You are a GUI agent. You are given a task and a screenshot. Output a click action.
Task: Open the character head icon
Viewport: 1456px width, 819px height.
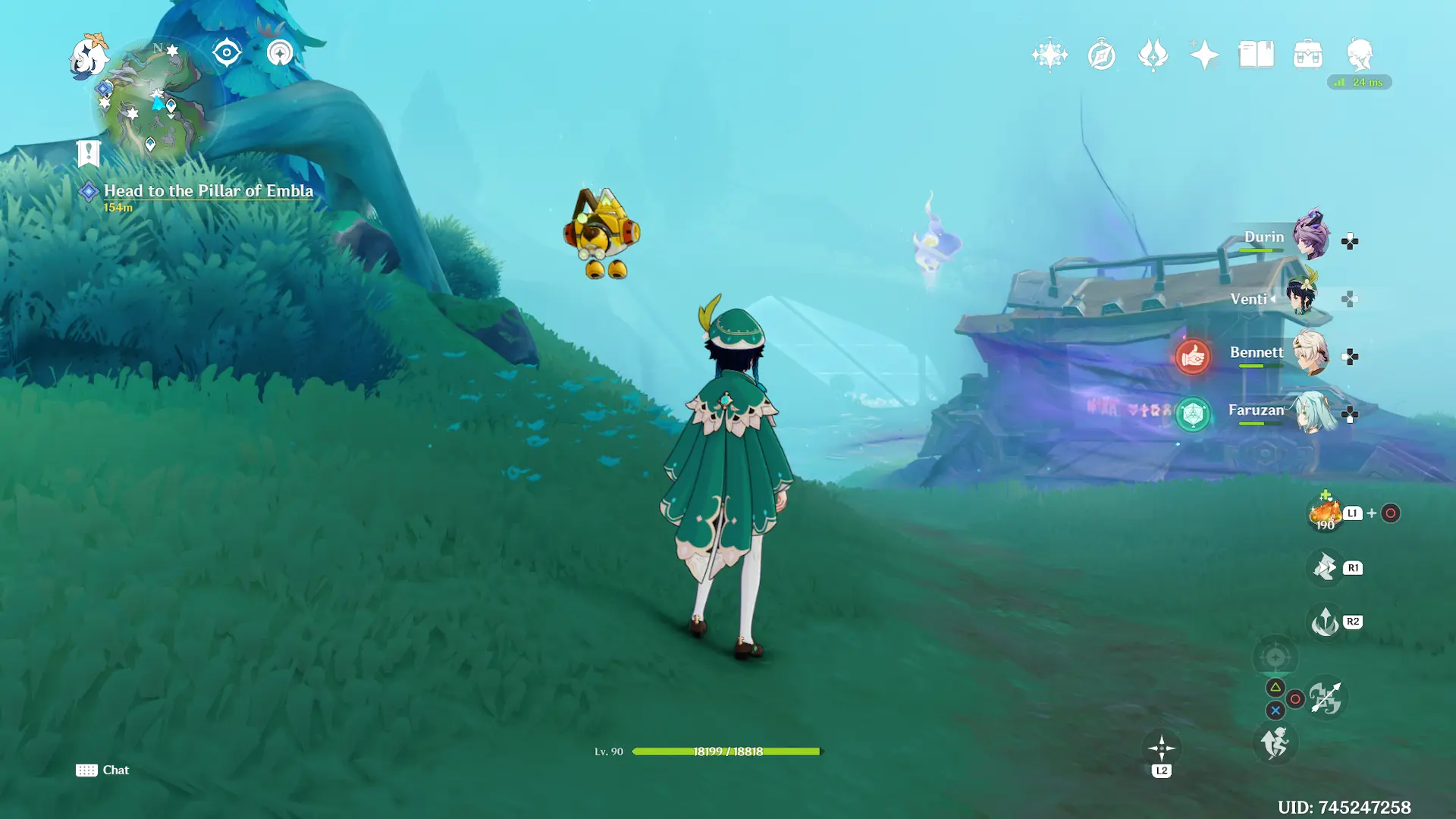point(1359,54)
